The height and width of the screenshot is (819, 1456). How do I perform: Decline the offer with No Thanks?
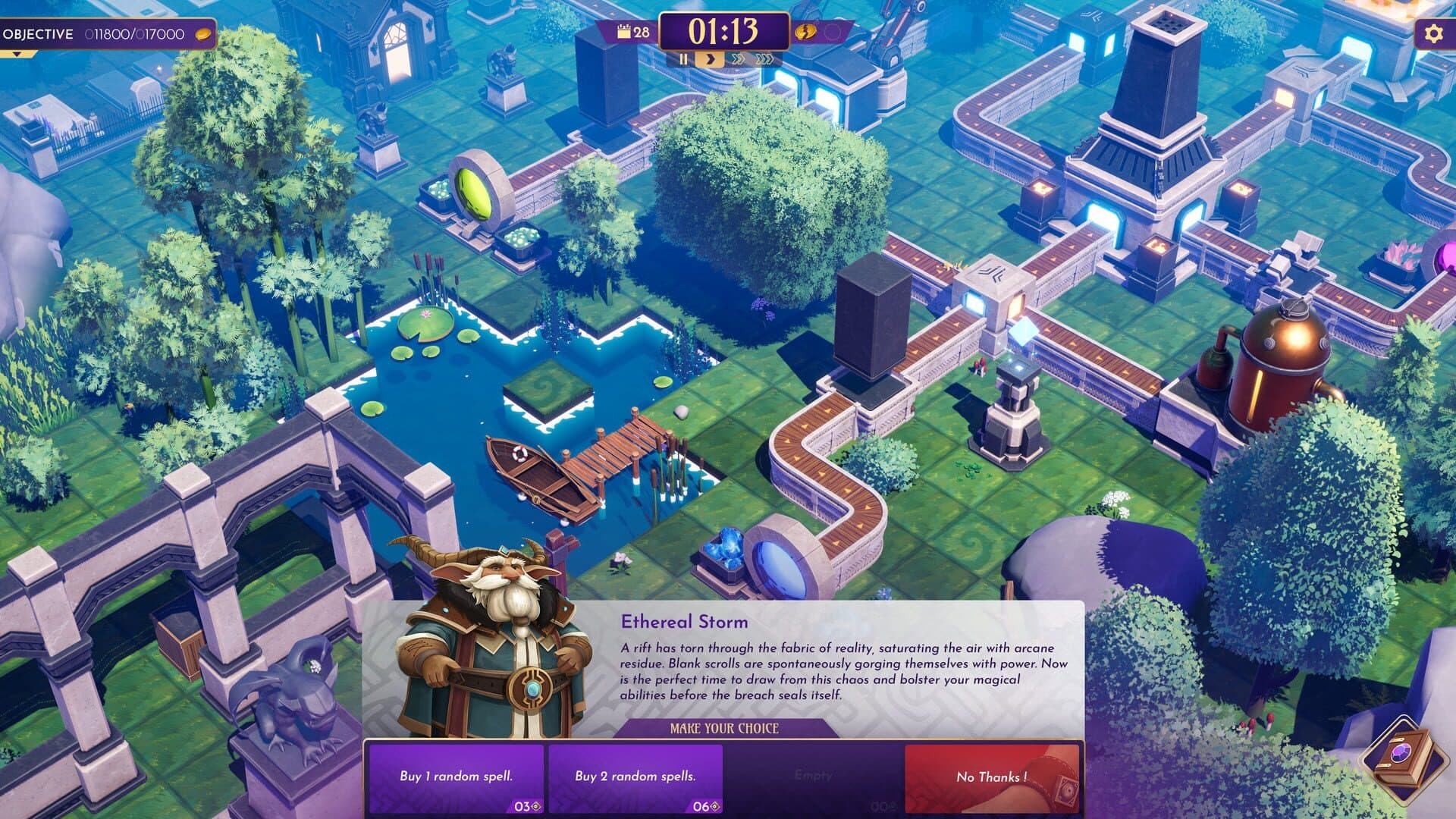coord(993,776)
